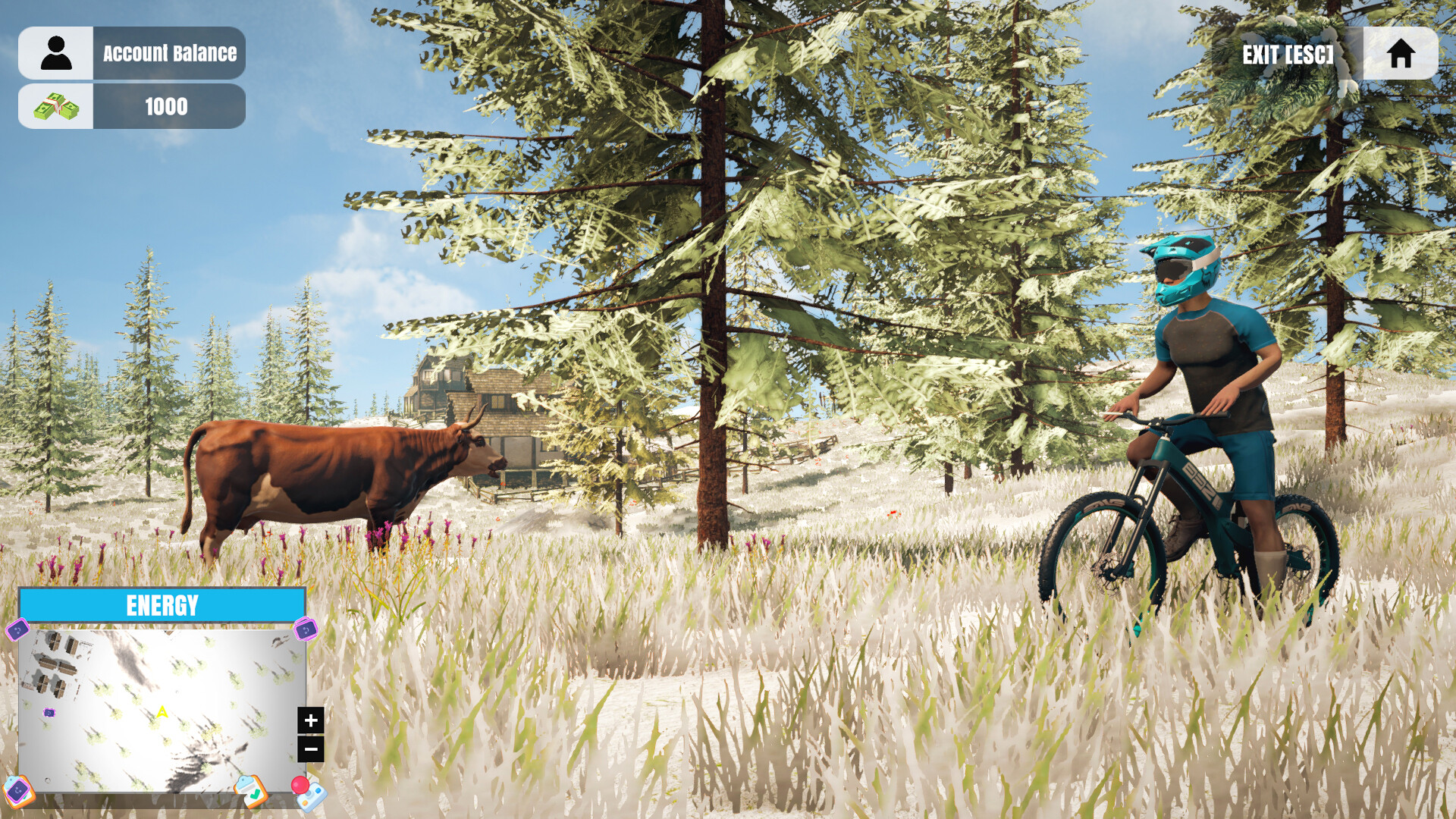Click the green cash stack icon
The width and height of the screenshot is (1456, 819).
coord(57,106)
